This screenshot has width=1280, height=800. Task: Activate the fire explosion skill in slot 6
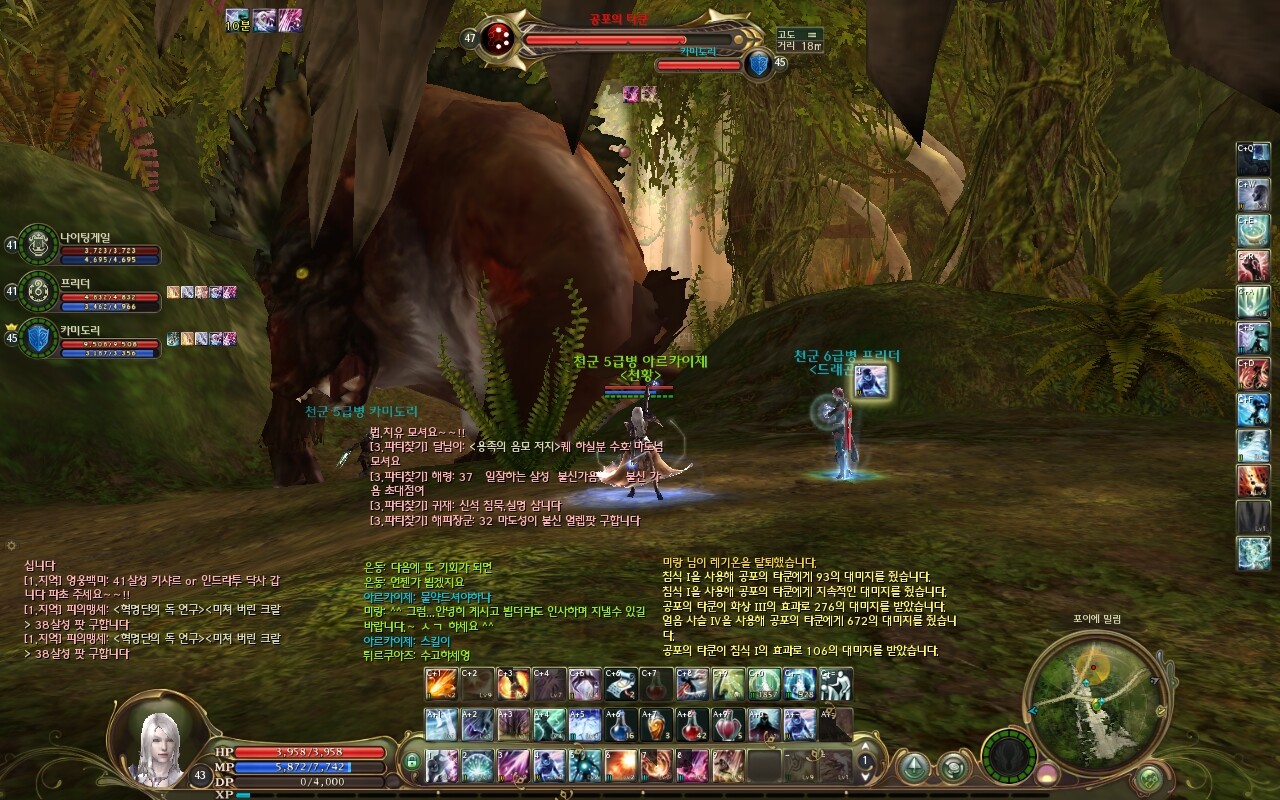[x=619, y=765]
